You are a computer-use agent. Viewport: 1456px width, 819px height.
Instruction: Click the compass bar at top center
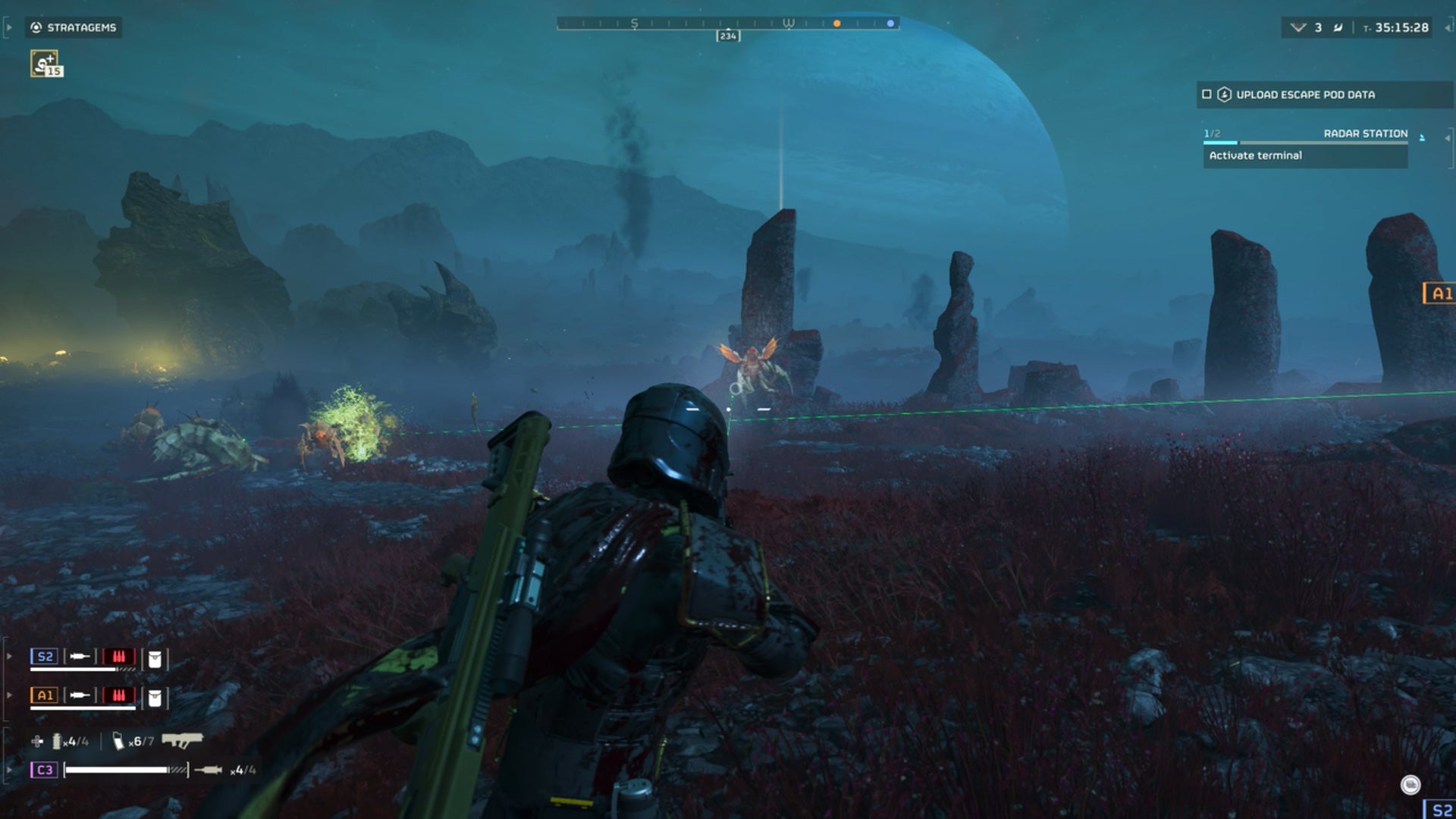(727, 24)
